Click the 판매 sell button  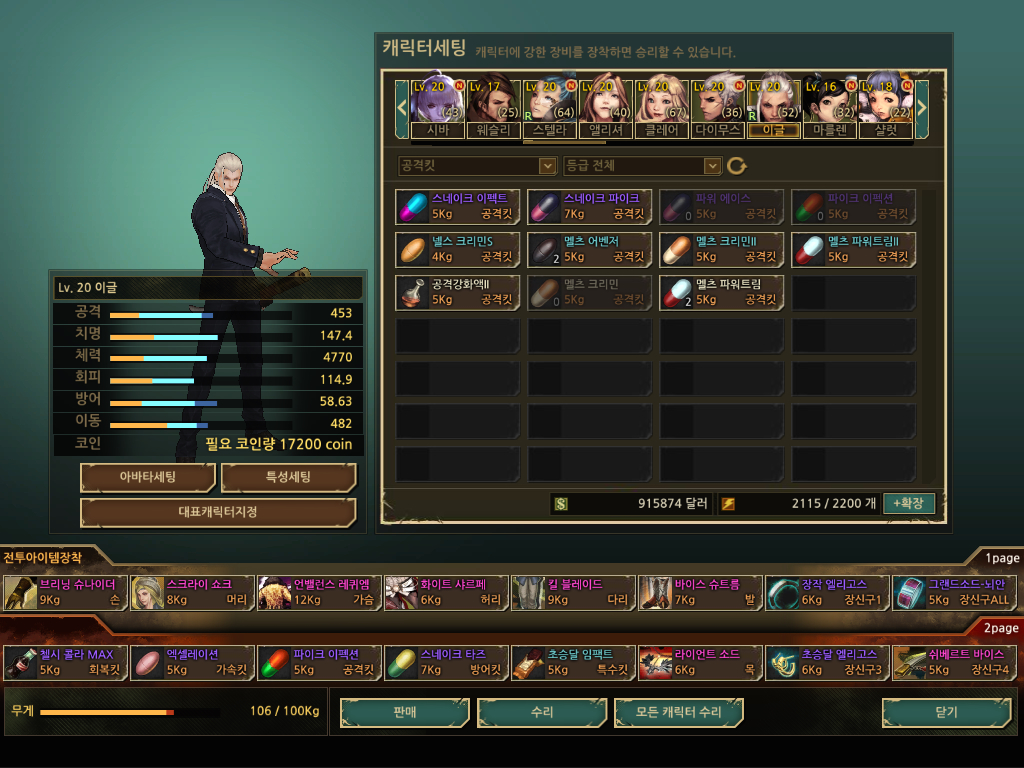tap(405, 712)
